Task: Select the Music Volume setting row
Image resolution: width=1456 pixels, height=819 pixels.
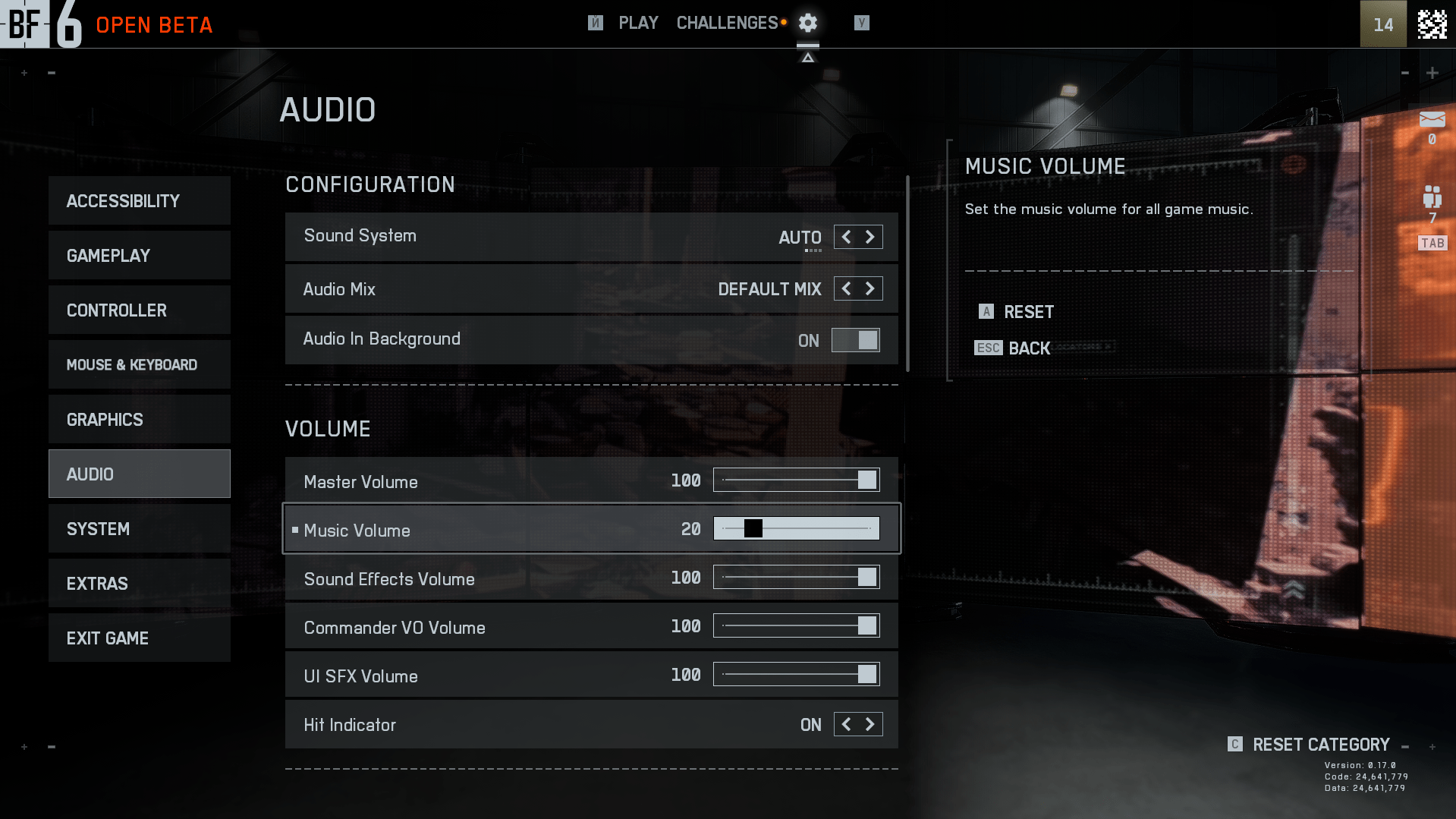Action: click(x=531, y=529)
